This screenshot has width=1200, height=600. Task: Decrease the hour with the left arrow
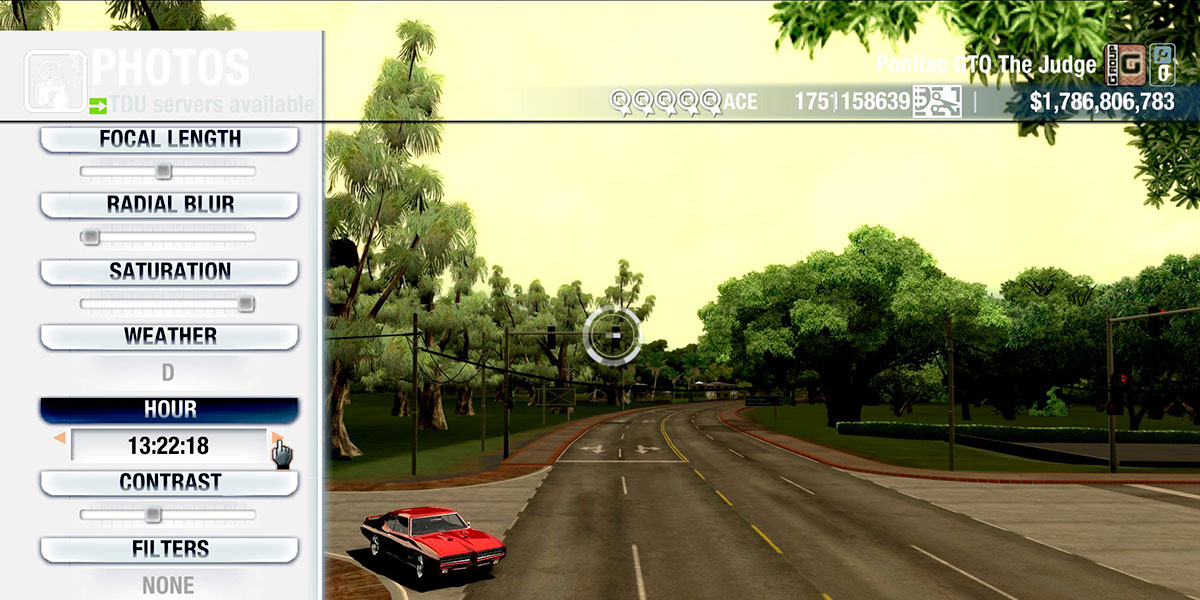click(60, 439)
